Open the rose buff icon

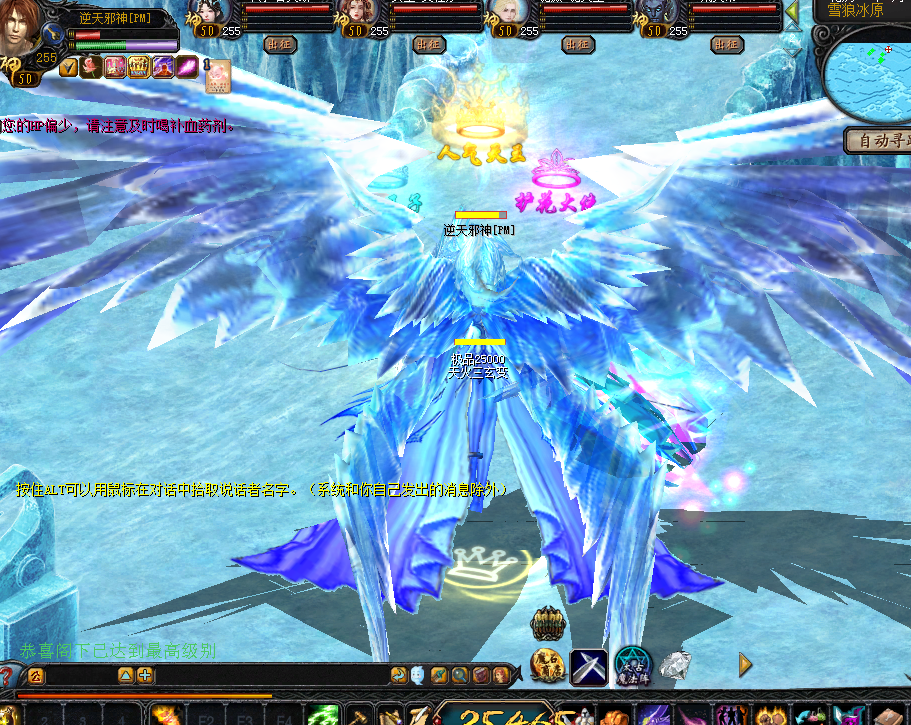tap(91, 67)
